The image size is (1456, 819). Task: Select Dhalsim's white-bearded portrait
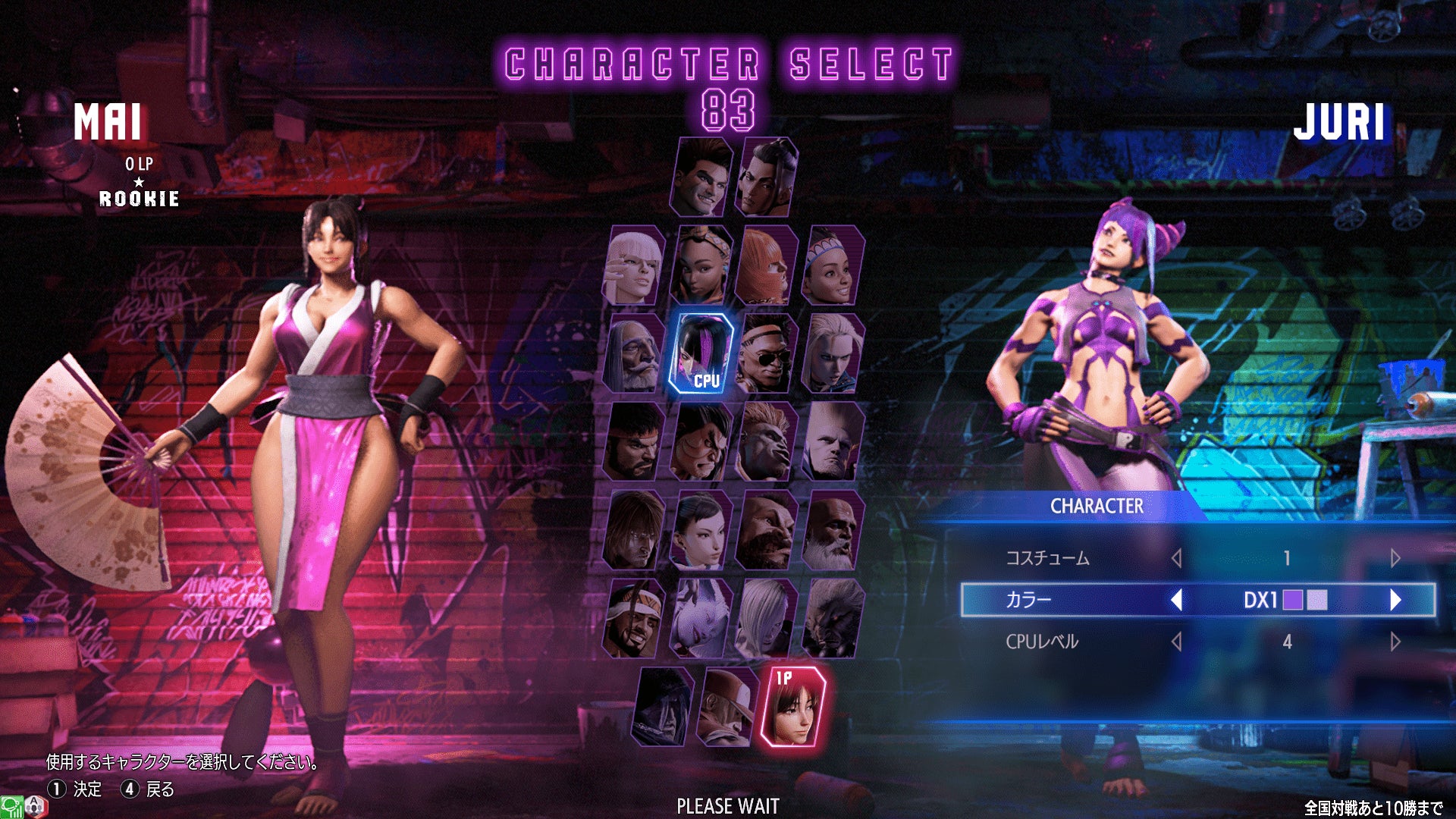coord(833,530)
